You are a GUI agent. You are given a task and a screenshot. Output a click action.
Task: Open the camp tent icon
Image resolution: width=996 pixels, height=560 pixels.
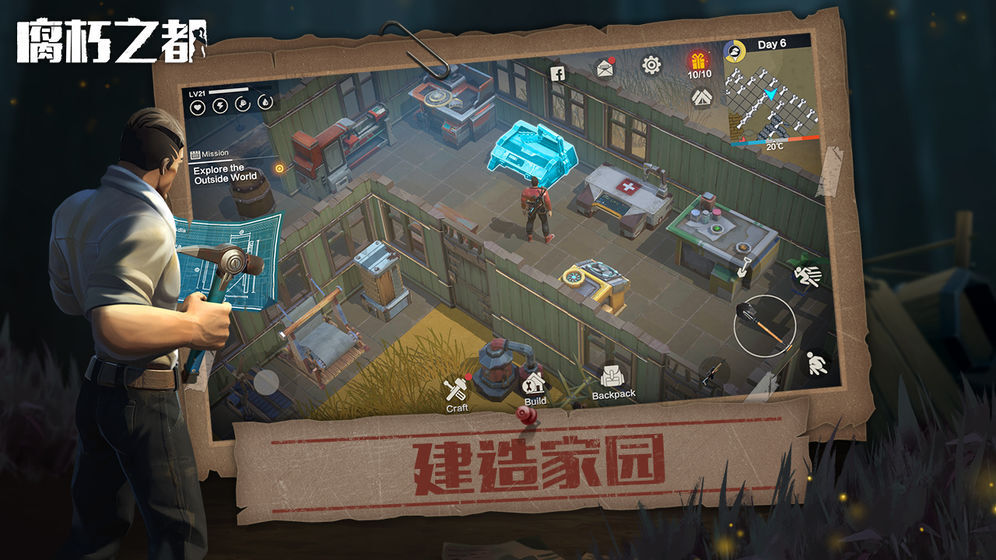coord(701,97)
